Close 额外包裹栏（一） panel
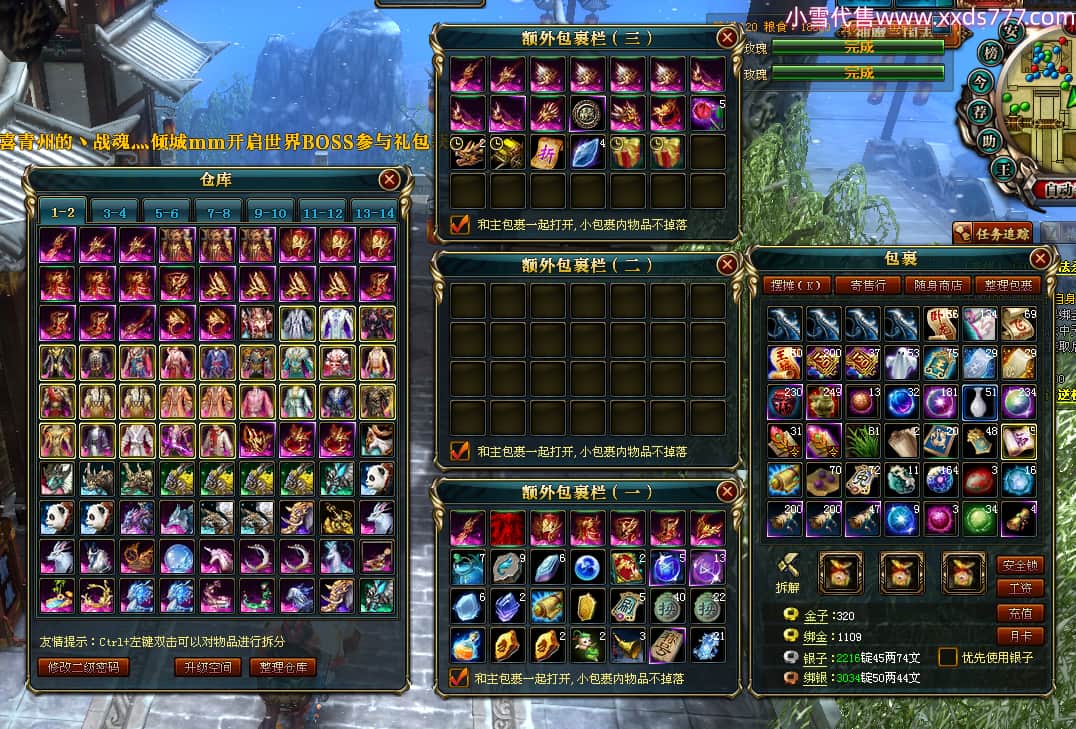 727,491
